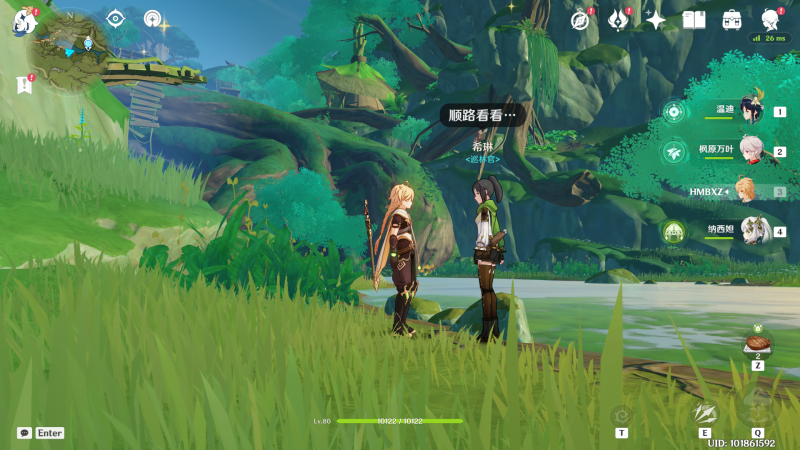Viewport: 800px width, 450px height.
Task: Switch to party member 枫原万叶
Action: pos(752,151)
